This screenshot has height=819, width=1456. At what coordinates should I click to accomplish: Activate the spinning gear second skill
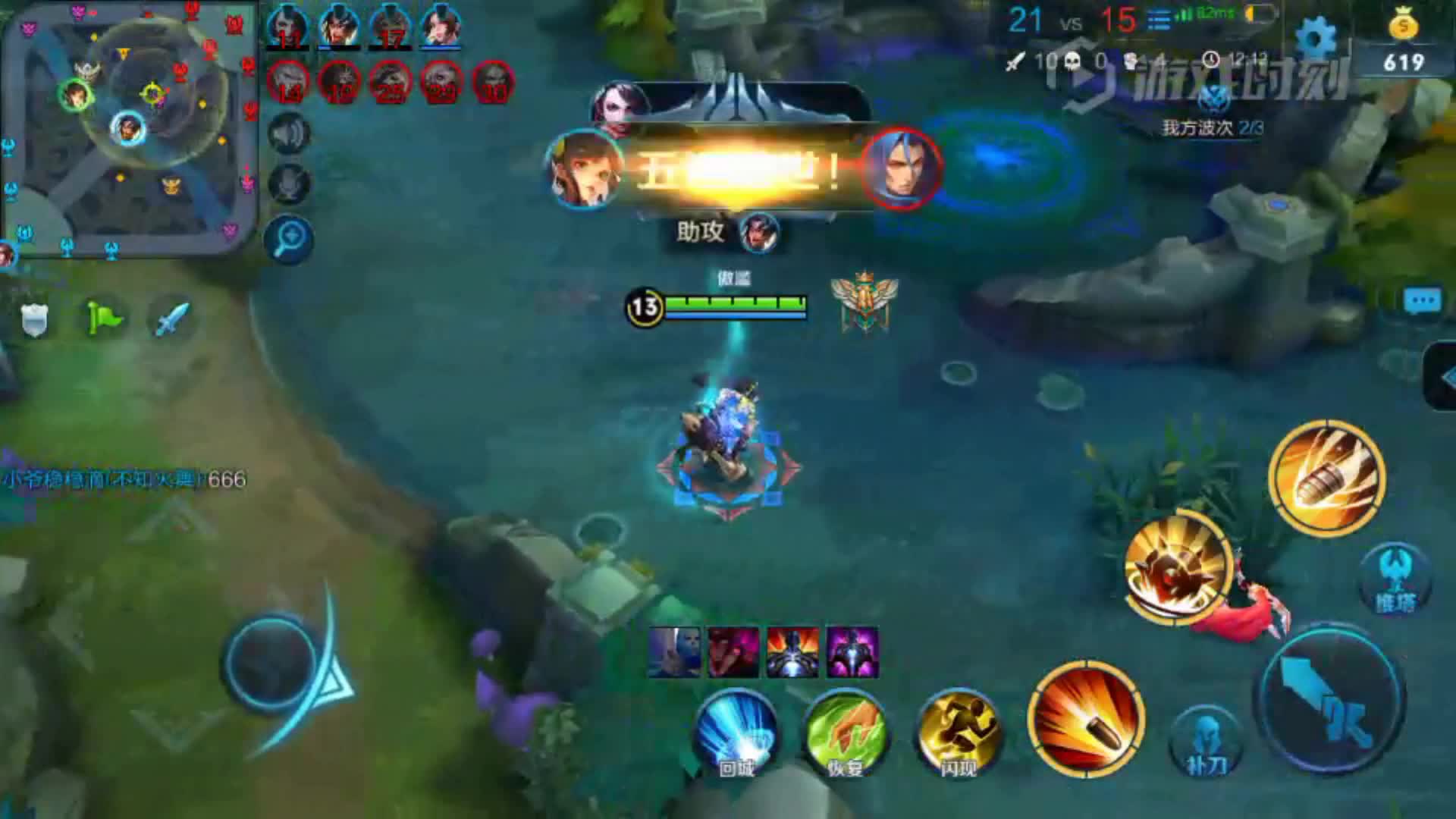(1177, 569)
